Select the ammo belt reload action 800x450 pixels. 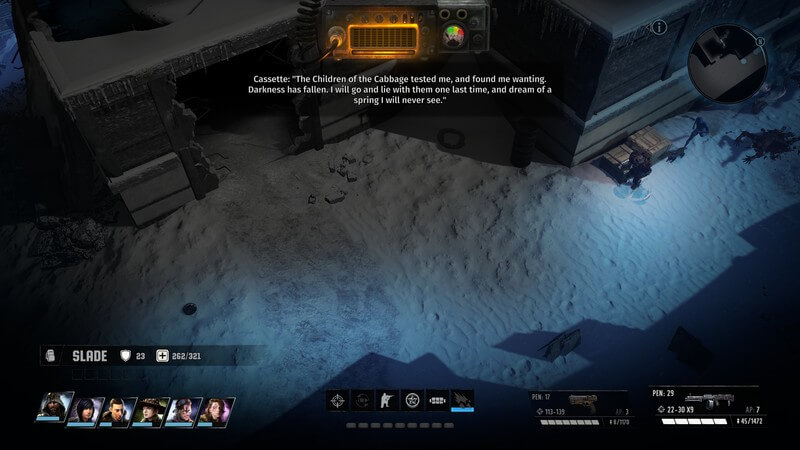pos(436,400)
